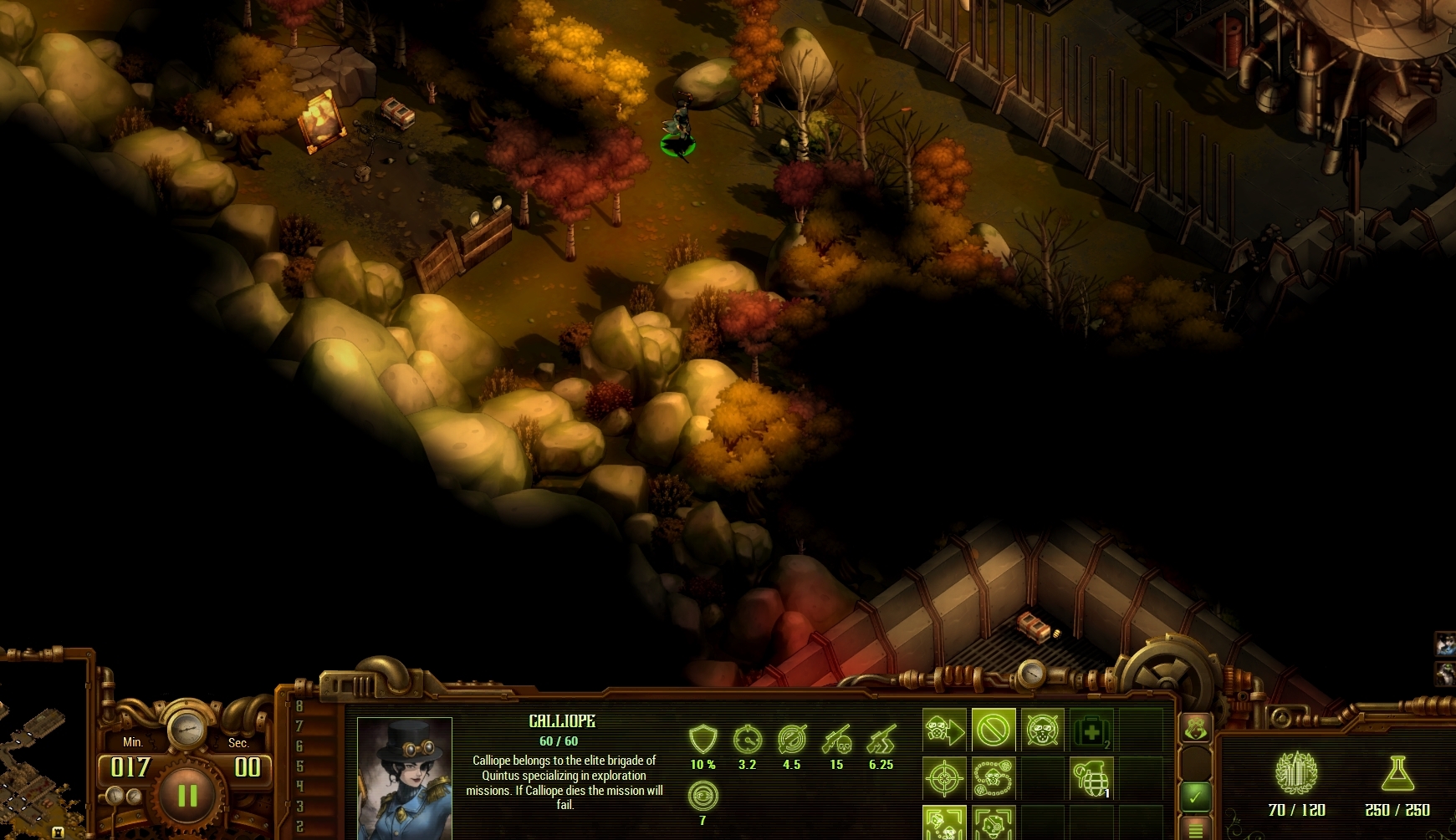Select the Calliope portrait
This screenshot has width=1456, height=840.
pos(405,778)
